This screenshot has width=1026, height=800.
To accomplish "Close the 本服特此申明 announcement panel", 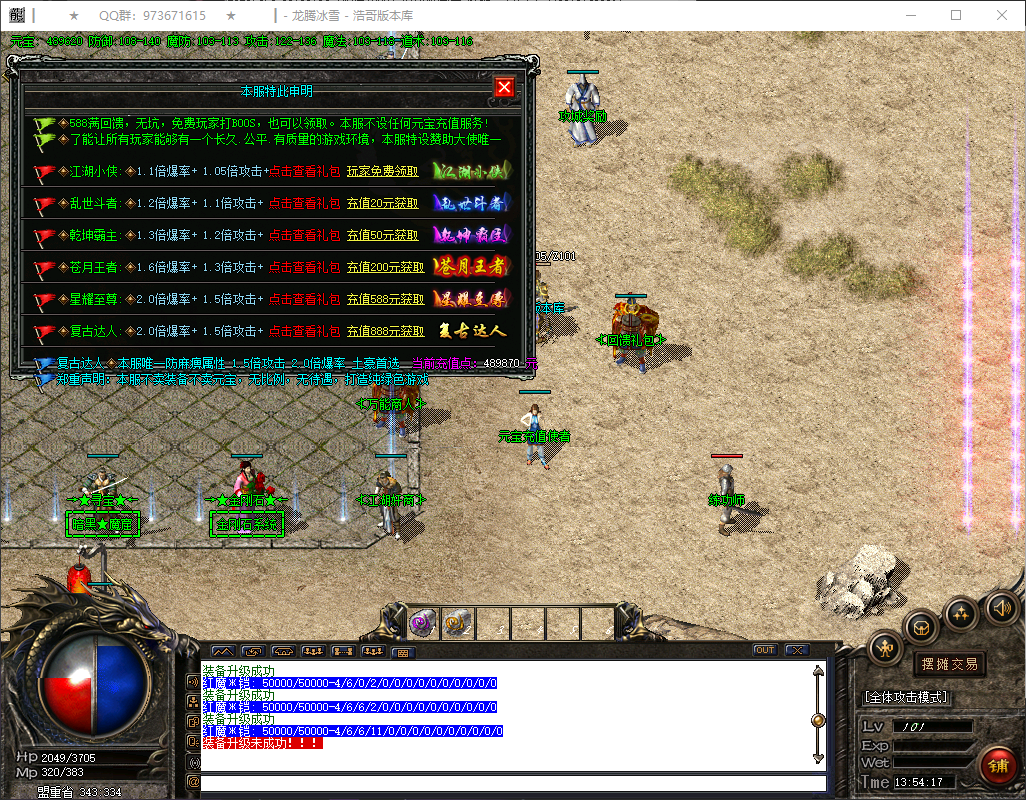I will (504, 87).
